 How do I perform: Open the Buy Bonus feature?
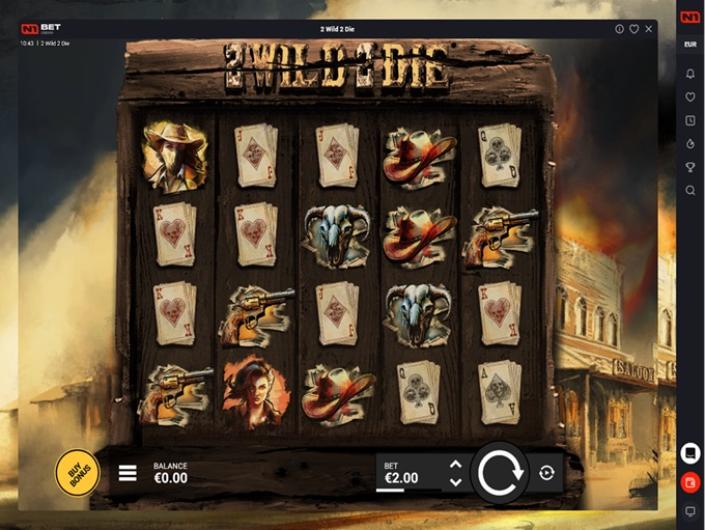coord(77,472)
